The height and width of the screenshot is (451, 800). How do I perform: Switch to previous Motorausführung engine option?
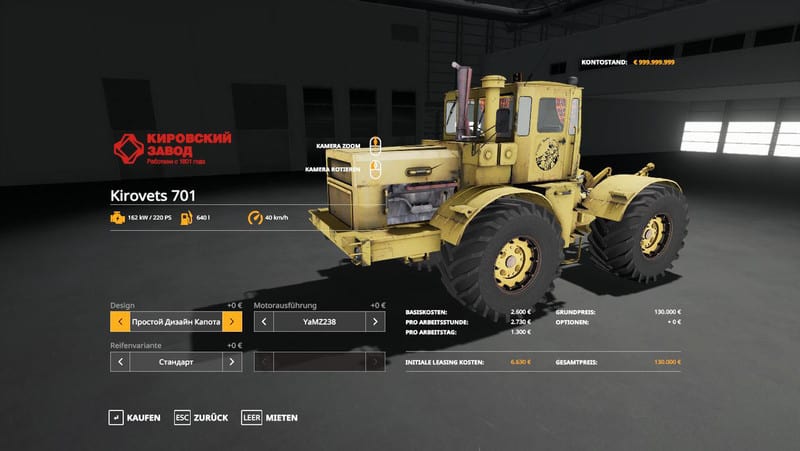(x=264, y=322)
